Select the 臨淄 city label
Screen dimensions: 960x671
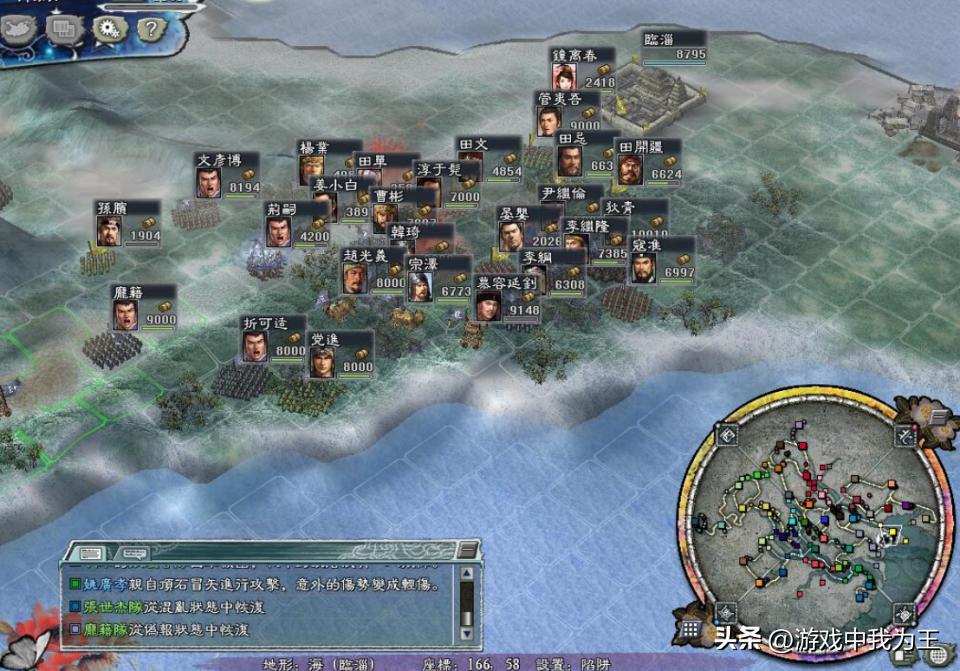[674, 47]
